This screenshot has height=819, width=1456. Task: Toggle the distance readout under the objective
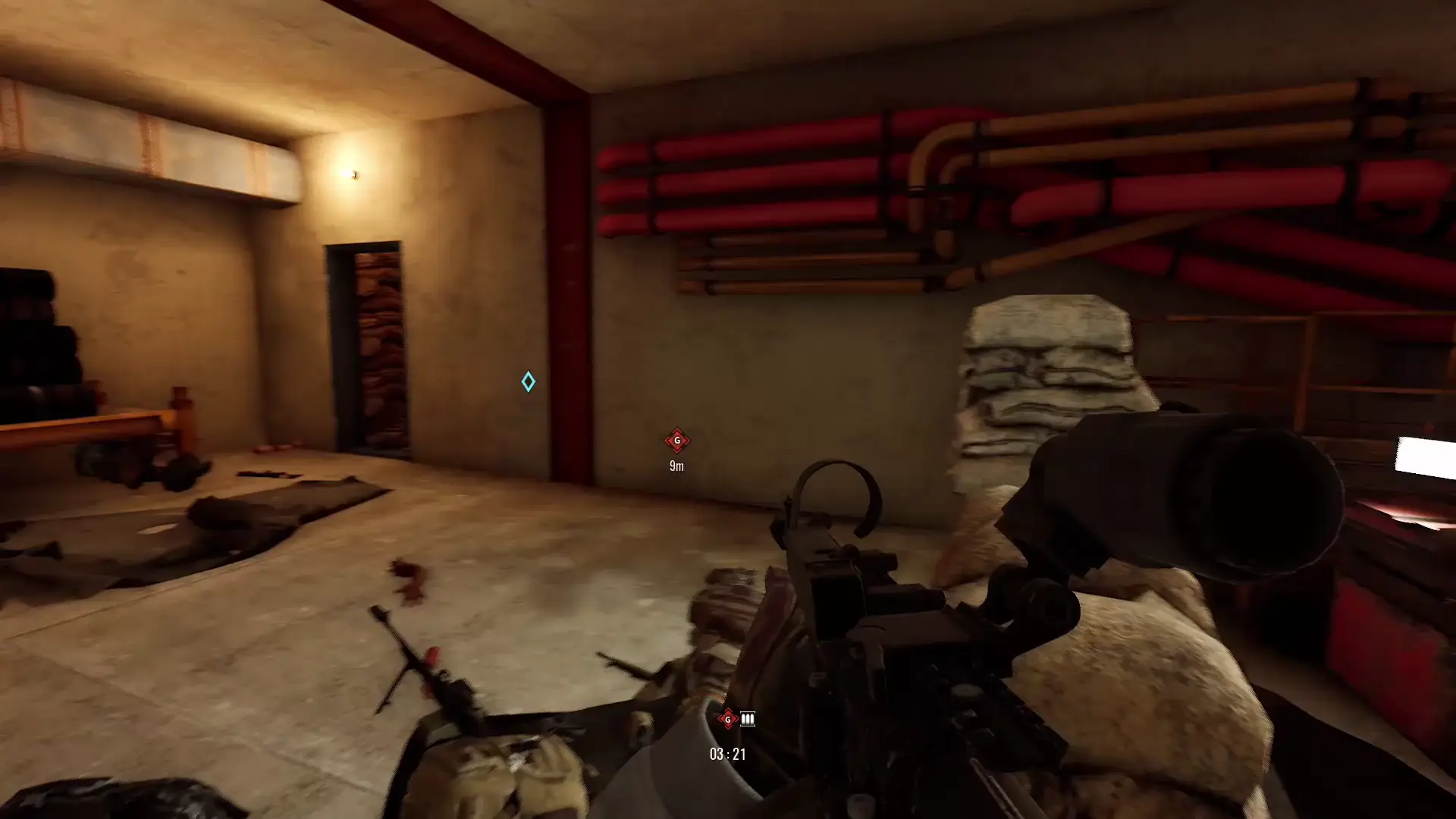coord(676,466)
